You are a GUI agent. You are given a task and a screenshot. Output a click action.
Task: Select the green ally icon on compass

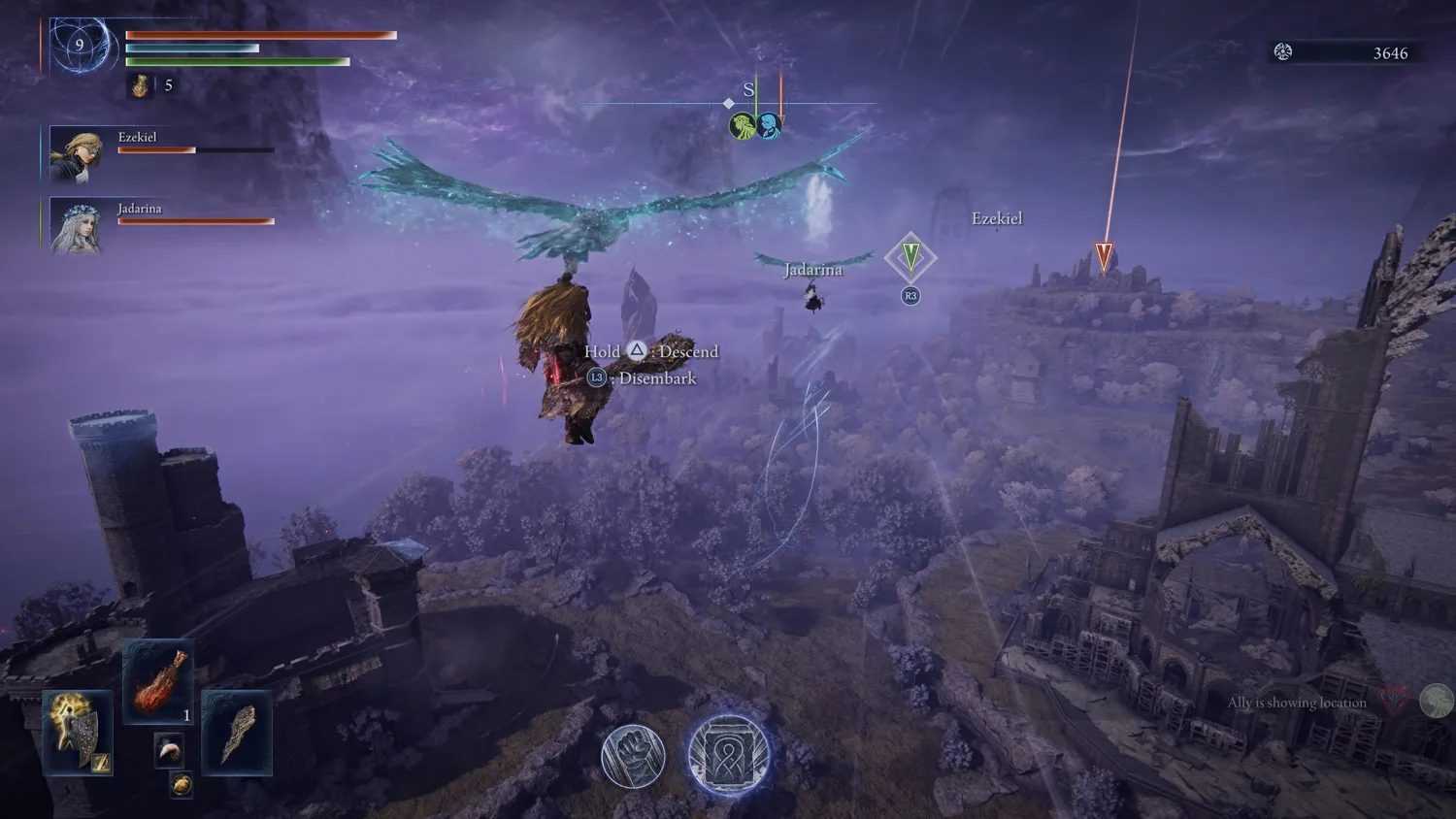point(743,125)
